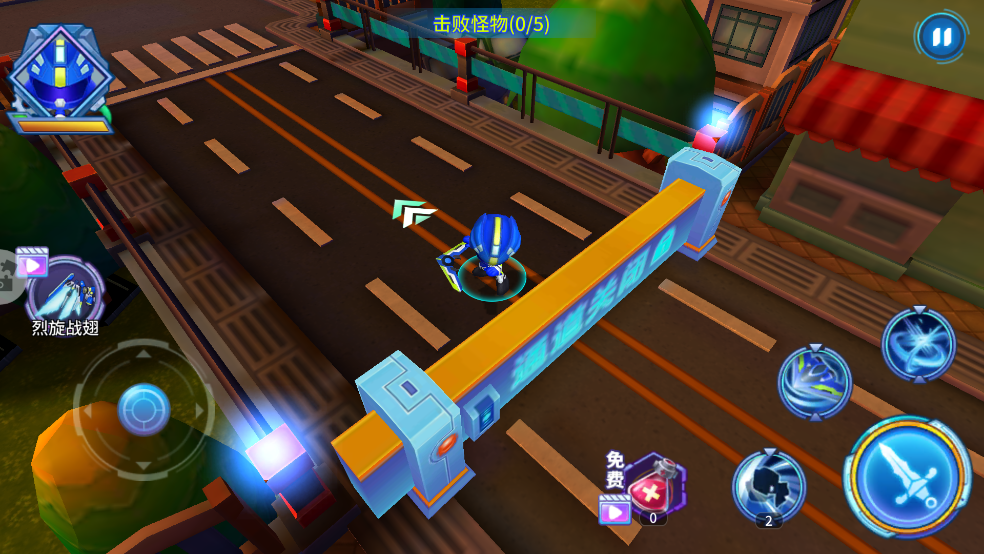
Task: Tap the virtual joystick center knob
Action: pyautogui.click(x=143, y=408)
